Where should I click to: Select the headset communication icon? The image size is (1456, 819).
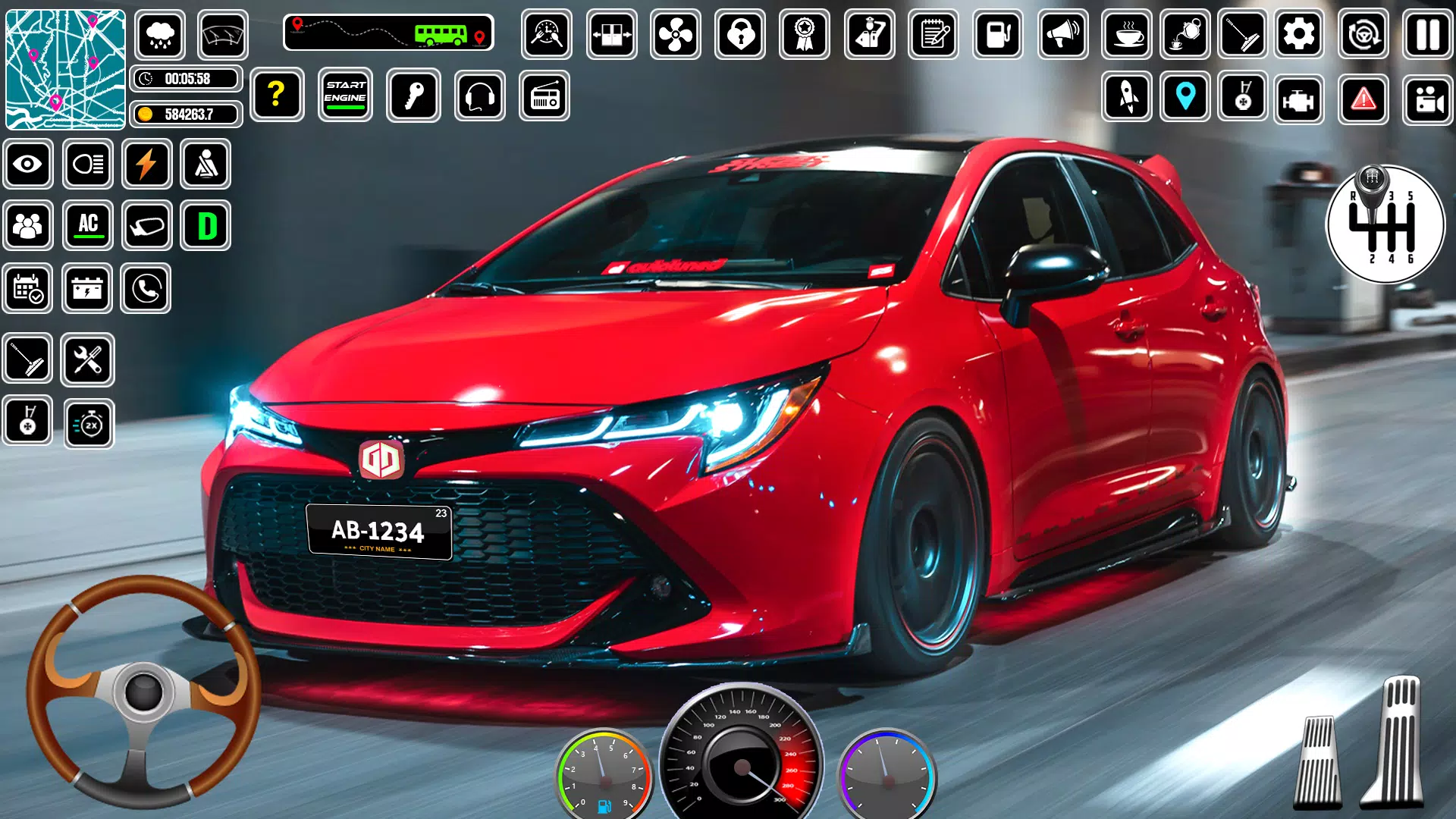(480, 96)
